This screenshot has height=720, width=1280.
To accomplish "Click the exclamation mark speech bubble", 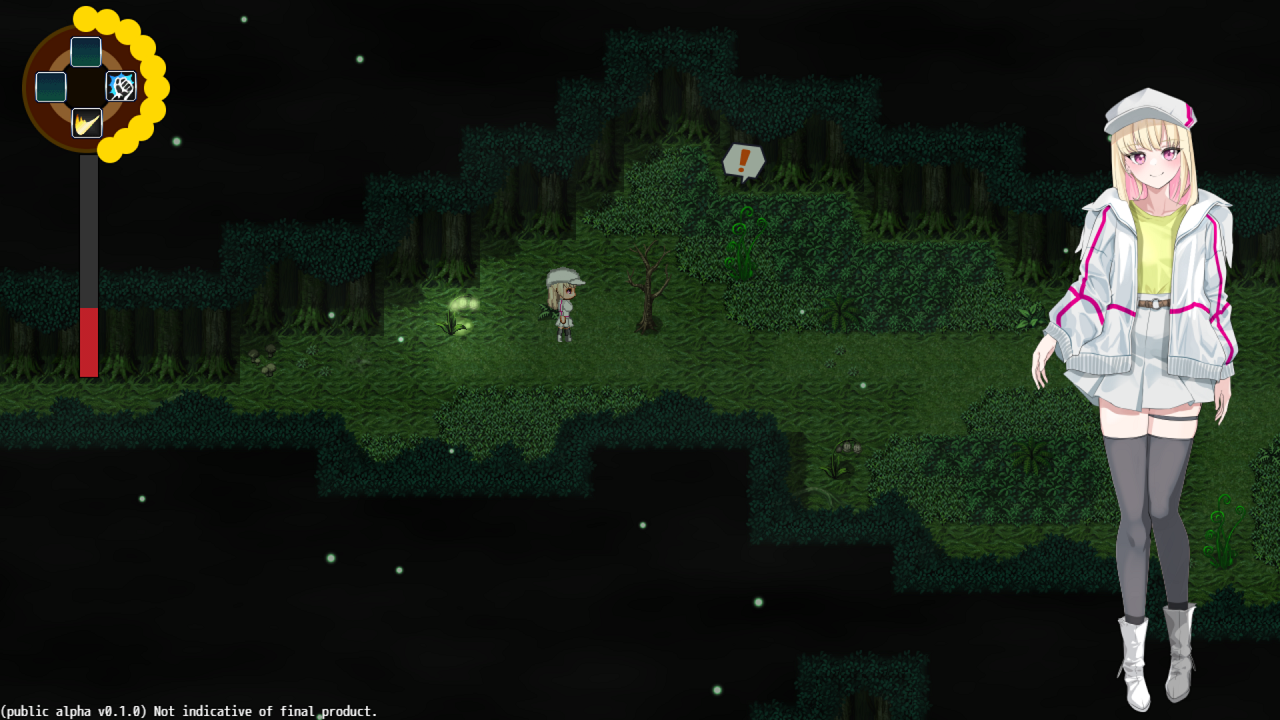I will click(743, 161).
